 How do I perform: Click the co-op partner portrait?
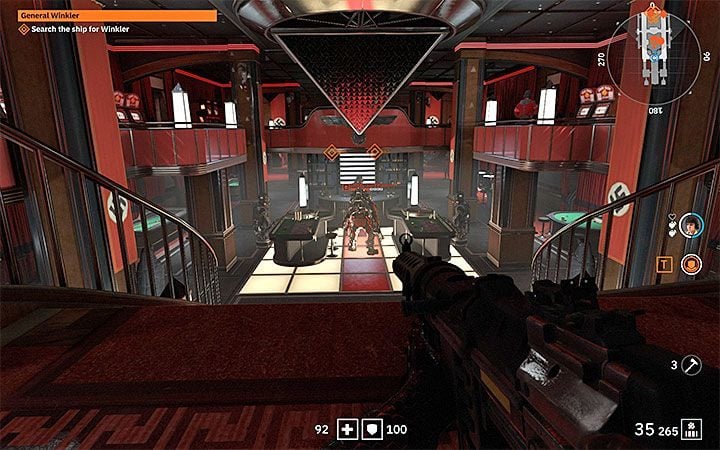[690, 226]
